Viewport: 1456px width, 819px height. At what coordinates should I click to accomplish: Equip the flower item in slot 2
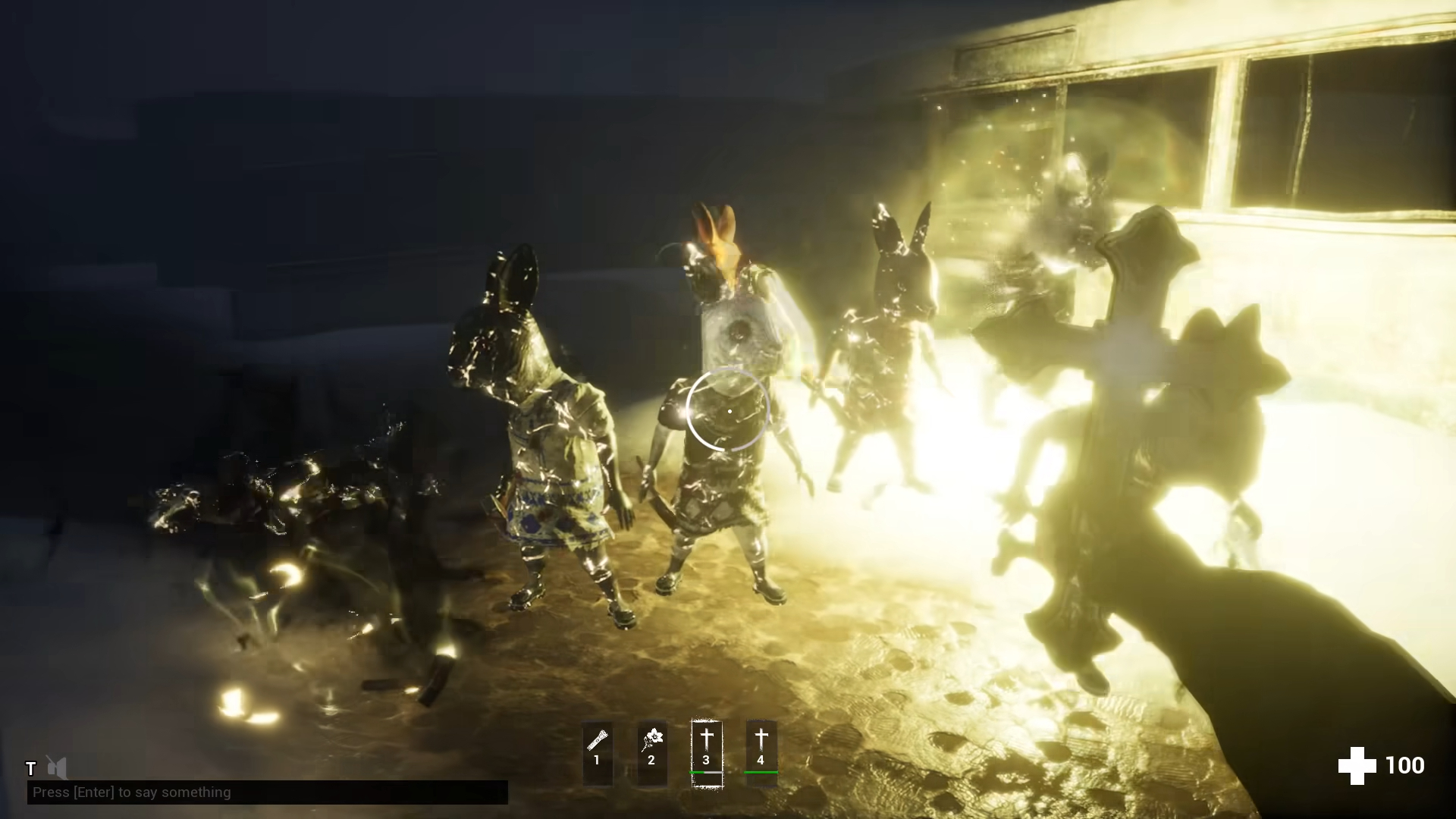pos(651,753)
